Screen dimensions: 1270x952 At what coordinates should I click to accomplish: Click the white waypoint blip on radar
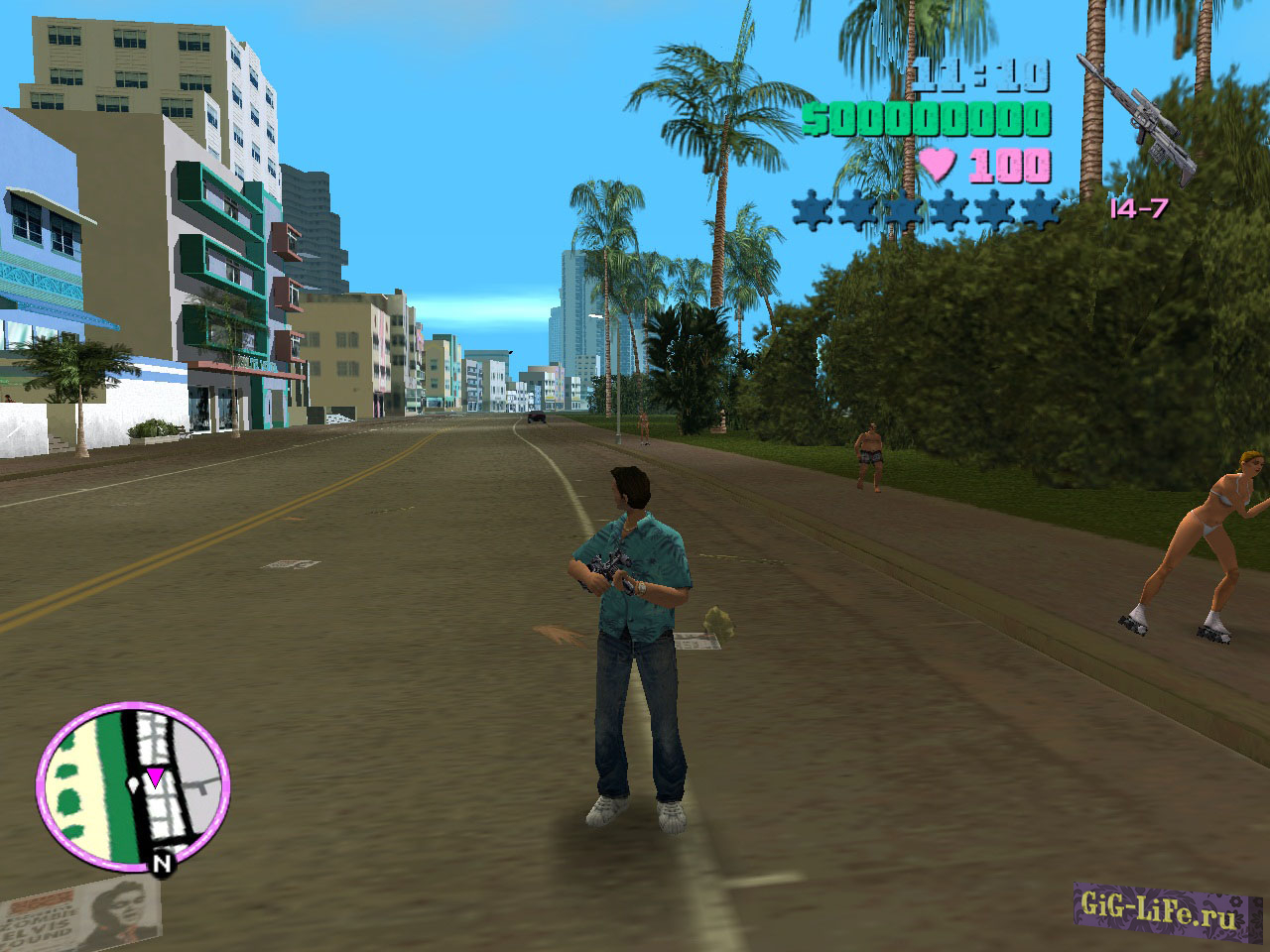pos(133,782)
